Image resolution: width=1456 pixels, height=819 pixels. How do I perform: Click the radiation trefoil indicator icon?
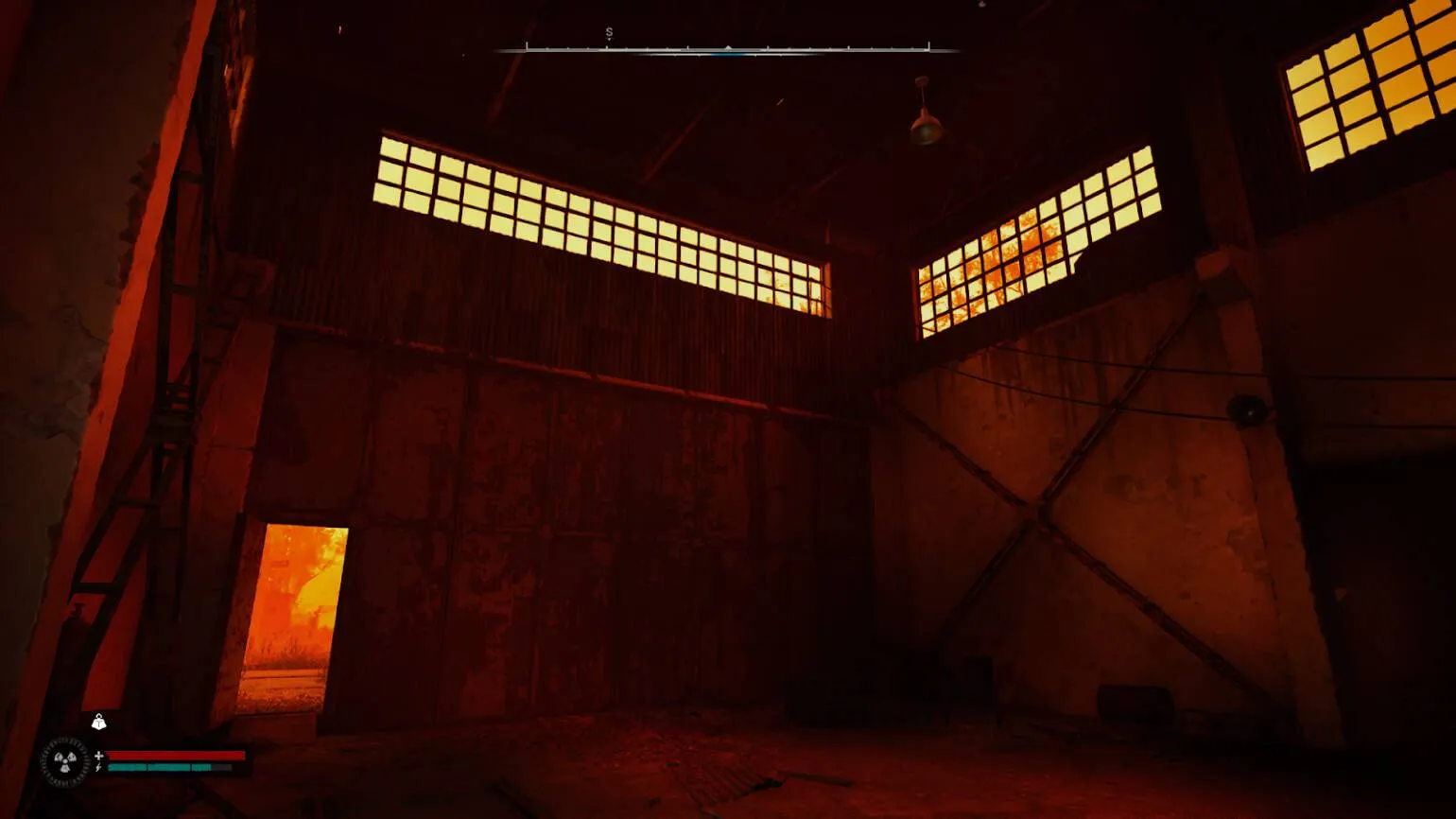coord(65,761)
